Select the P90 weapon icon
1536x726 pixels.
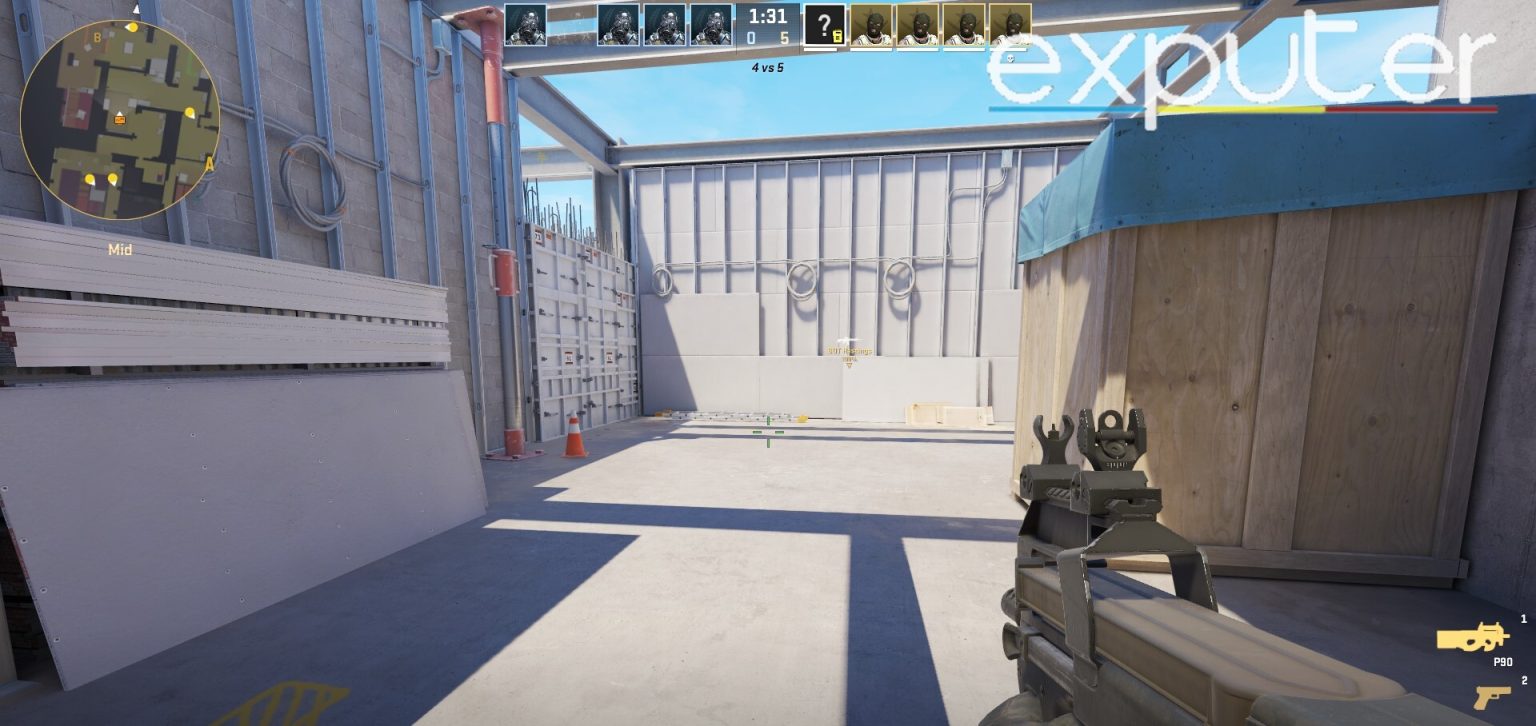[1473, 636]
